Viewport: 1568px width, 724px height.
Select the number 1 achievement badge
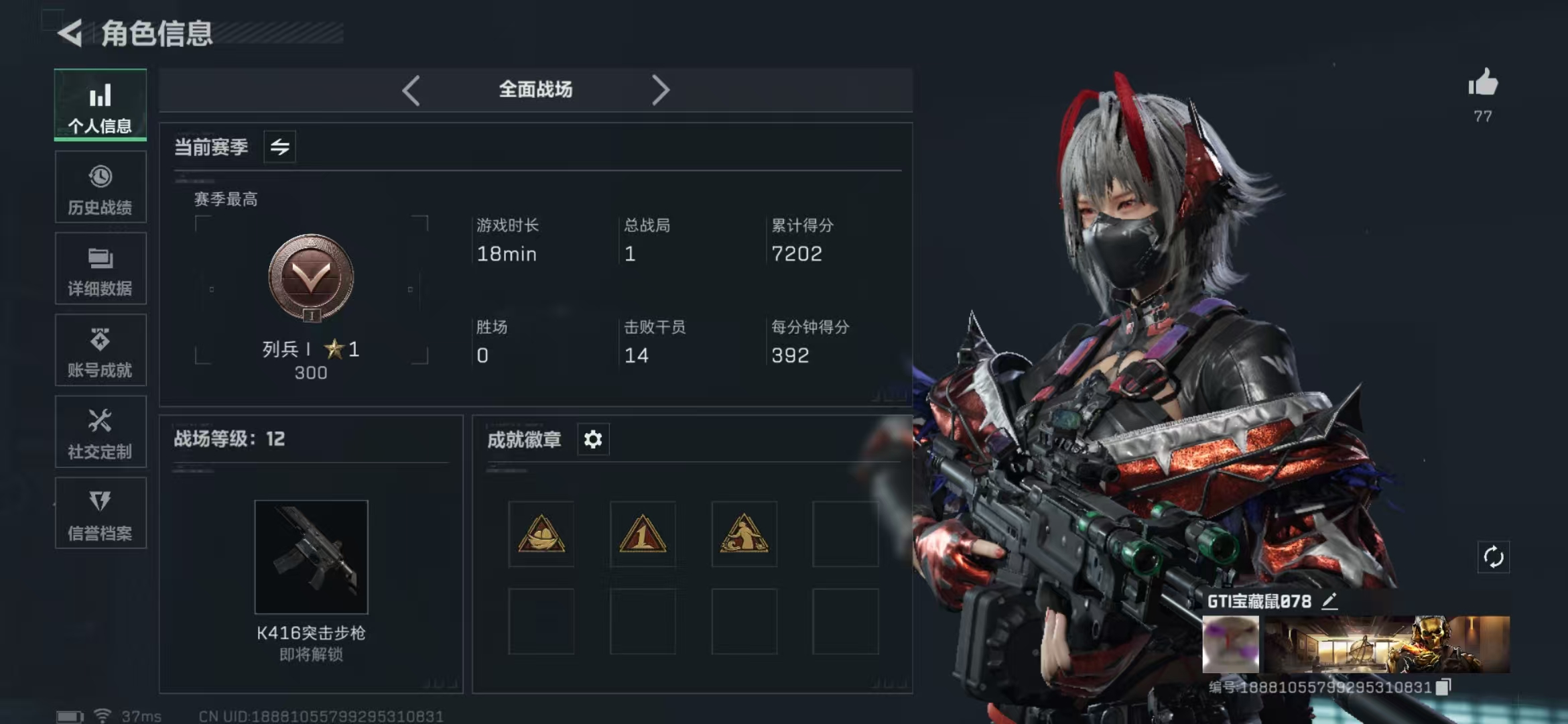(643, 534)
